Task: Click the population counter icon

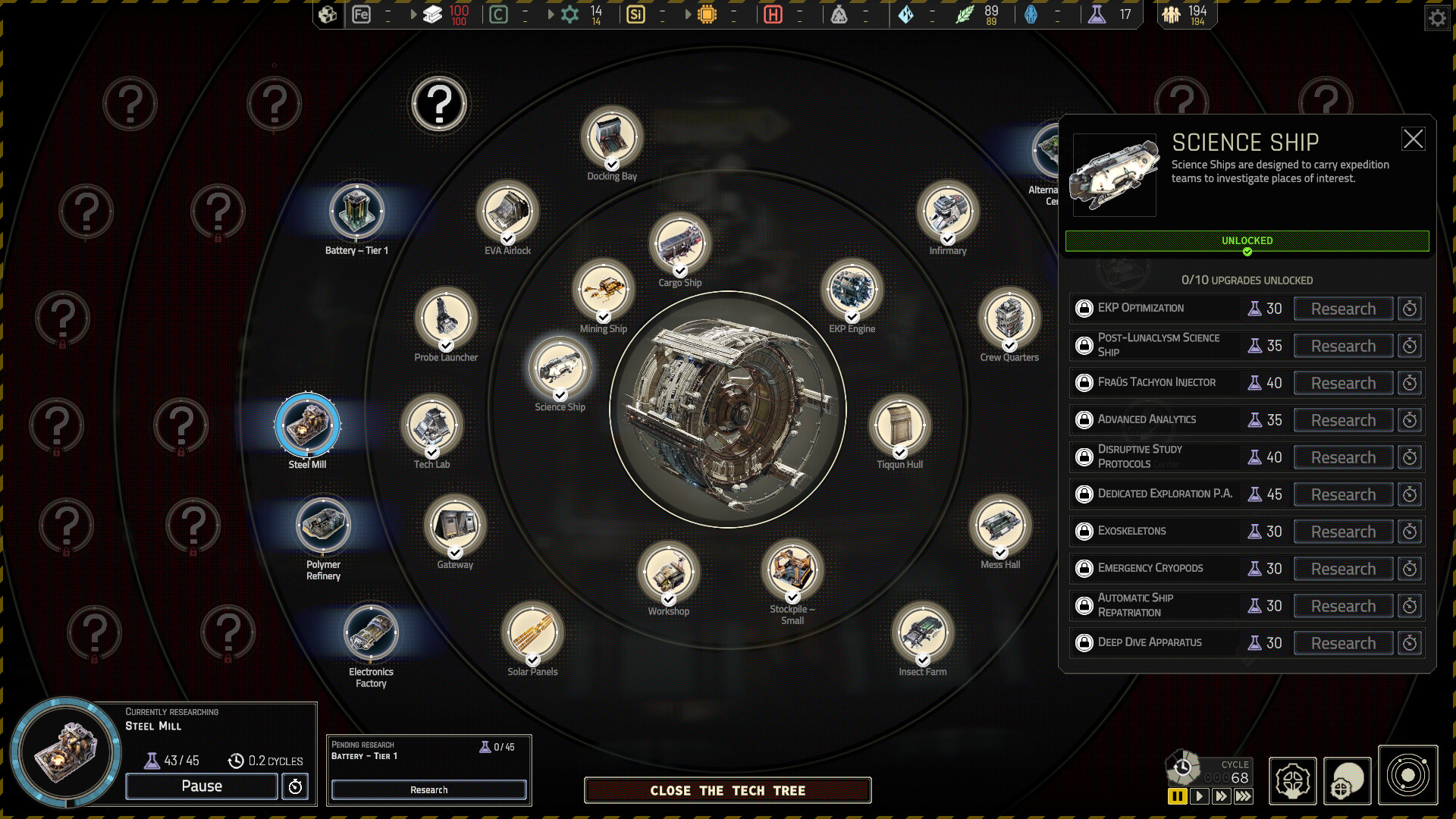Action: (x=1172, y=14)
